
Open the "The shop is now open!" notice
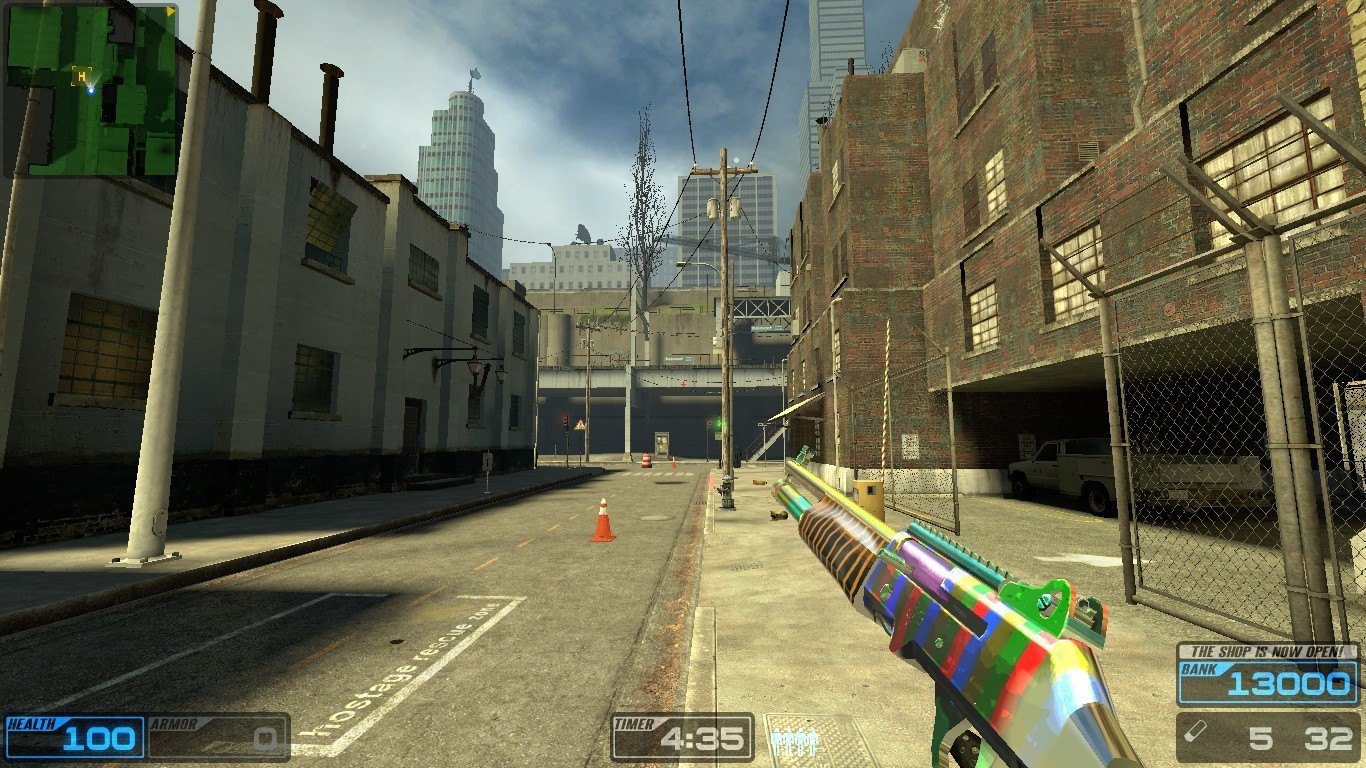click(x=1267, y=650)
